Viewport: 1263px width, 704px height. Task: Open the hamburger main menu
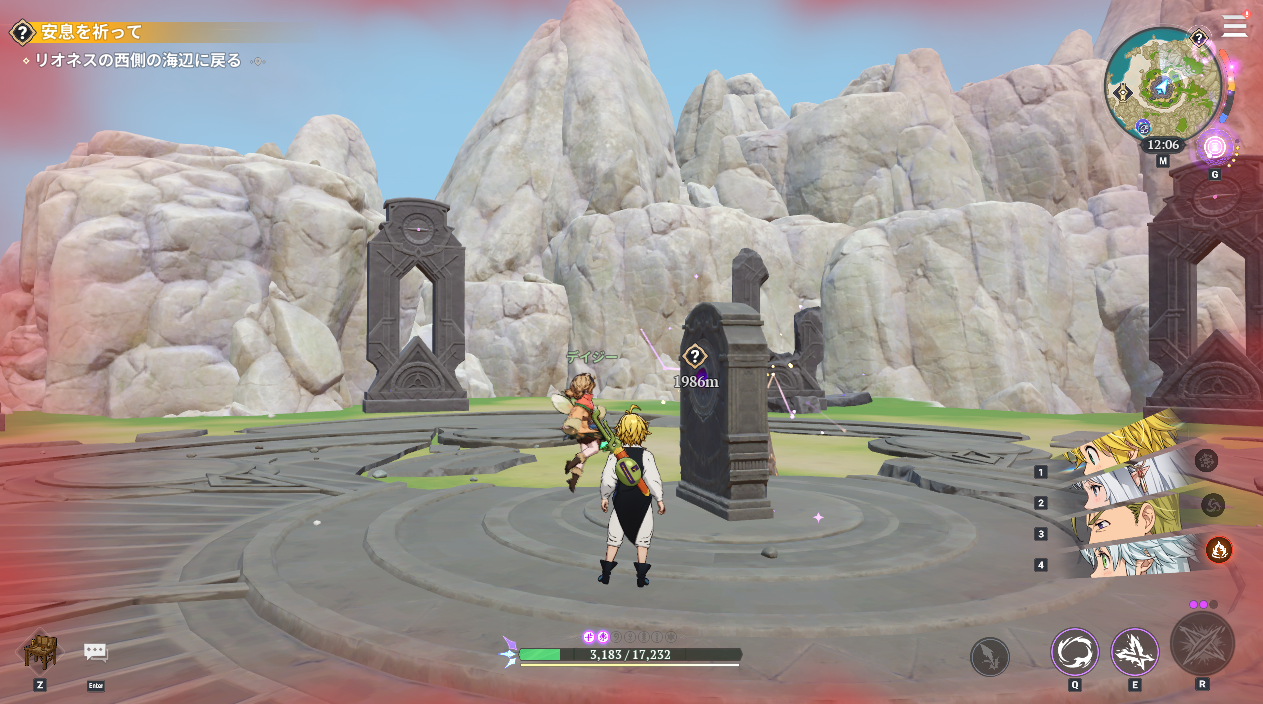[x=1234, y=26]
